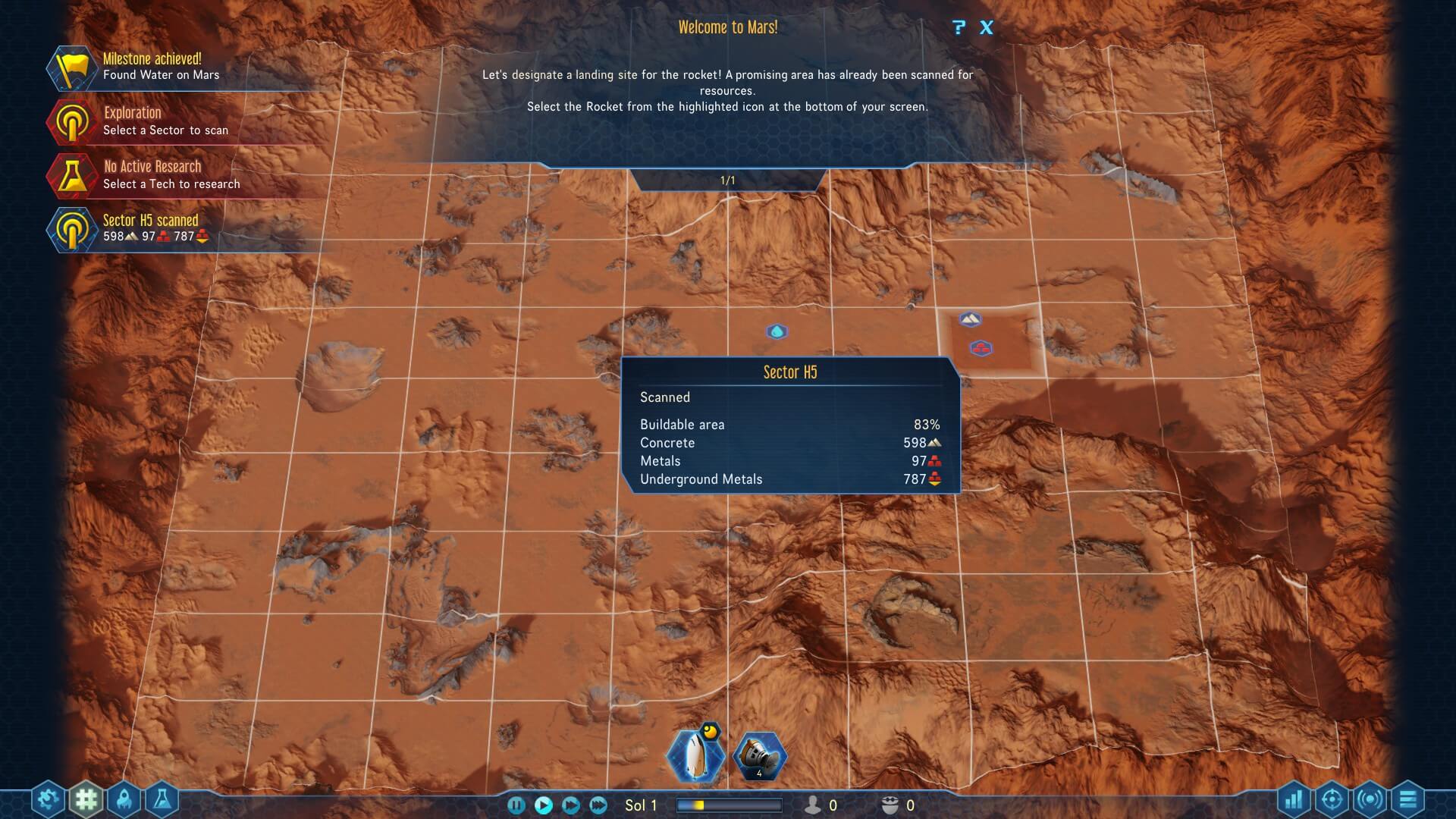Viewport: 1456px width, 819px height.
Task: Set game speed to fastest triple arrow
Action: click(x=598, y=805)
